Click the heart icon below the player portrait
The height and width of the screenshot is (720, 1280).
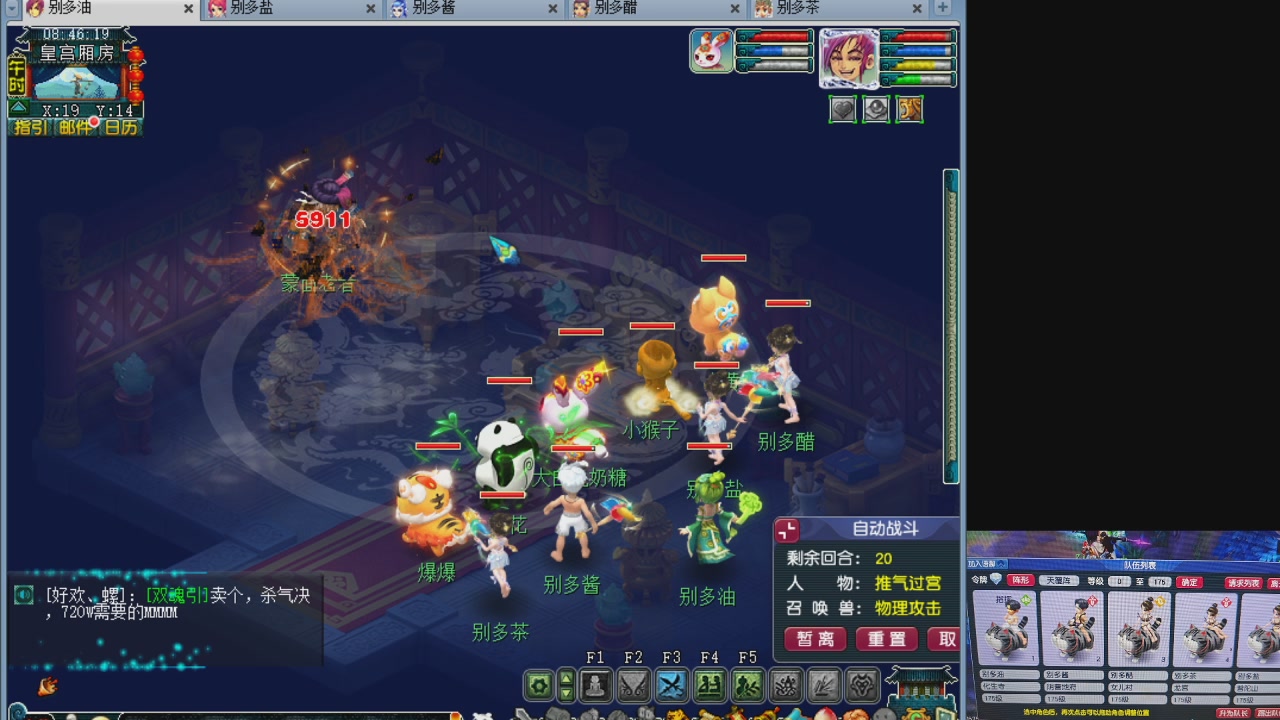(x=843, y=109)
